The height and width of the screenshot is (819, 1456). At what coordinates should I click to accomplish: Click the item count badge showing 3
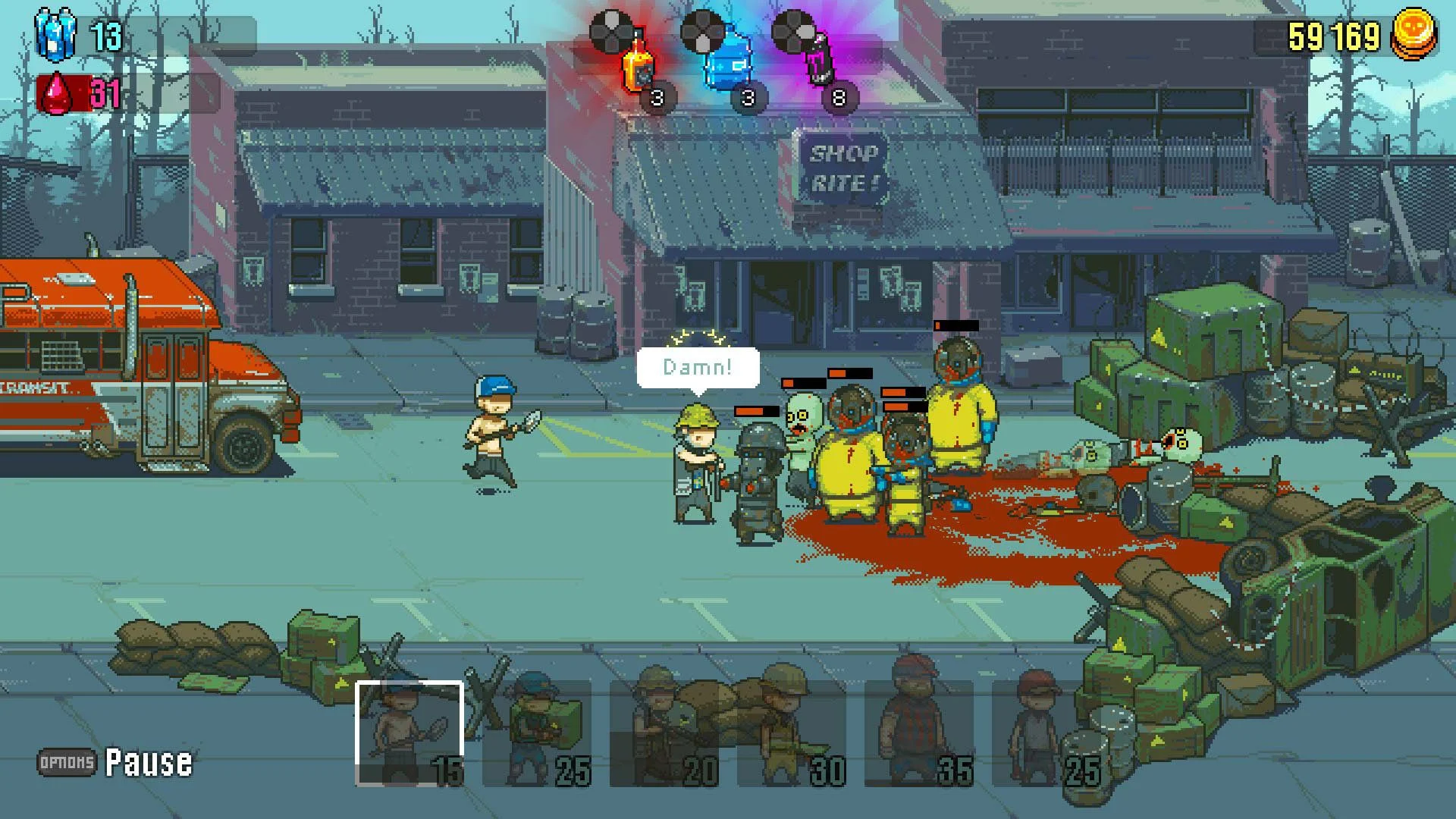(657, 97)
